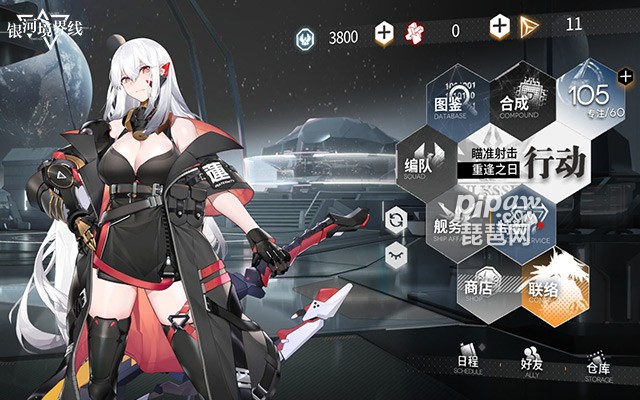Click the plus button beside the 3800 currency
This screenshot has height=400, width=640.
pos(384,34)
